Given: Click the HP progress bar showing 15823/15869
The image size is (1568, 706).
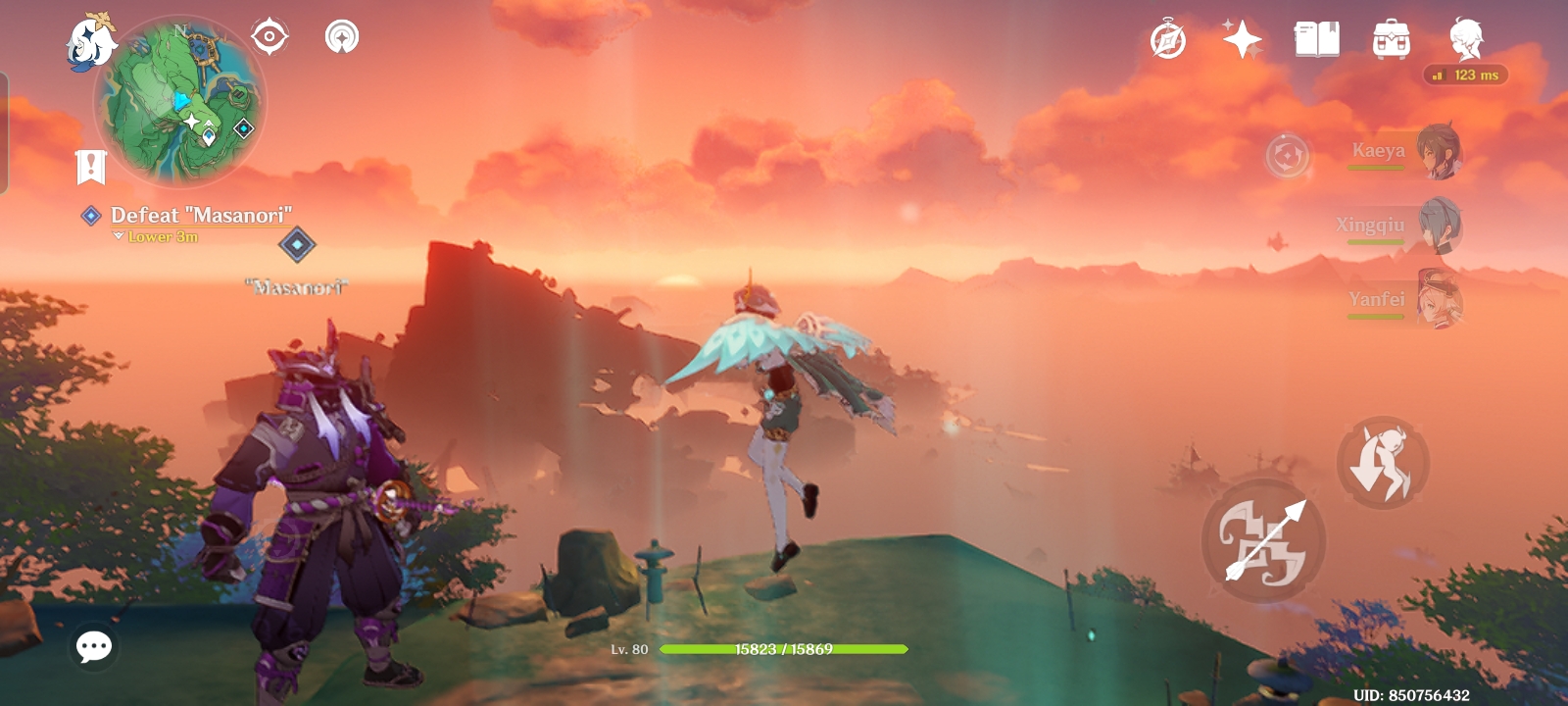Looking at the screenshot, I should point(784,647).
